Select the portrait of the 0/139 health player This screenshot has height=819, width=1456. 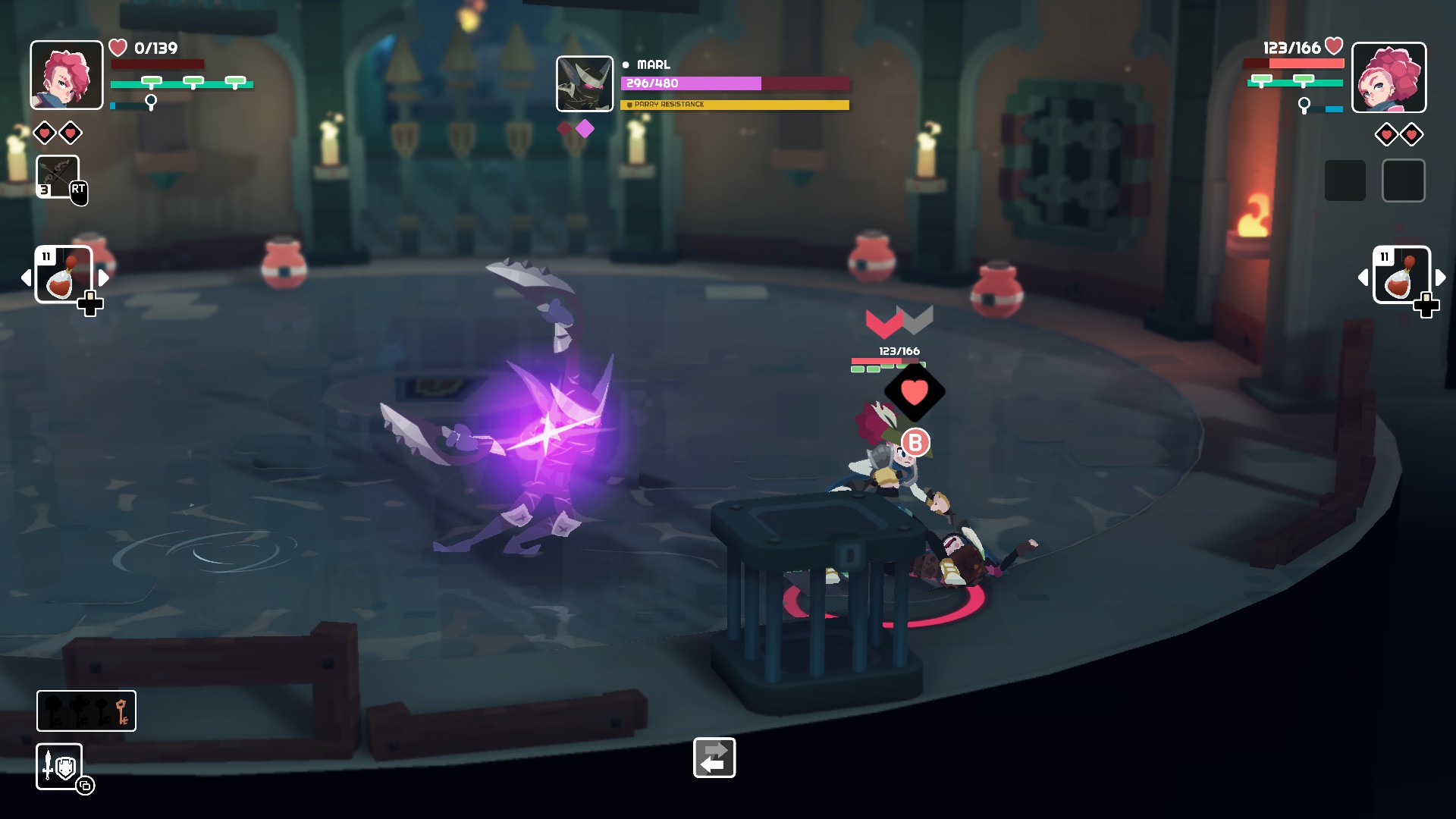[67, 75]
